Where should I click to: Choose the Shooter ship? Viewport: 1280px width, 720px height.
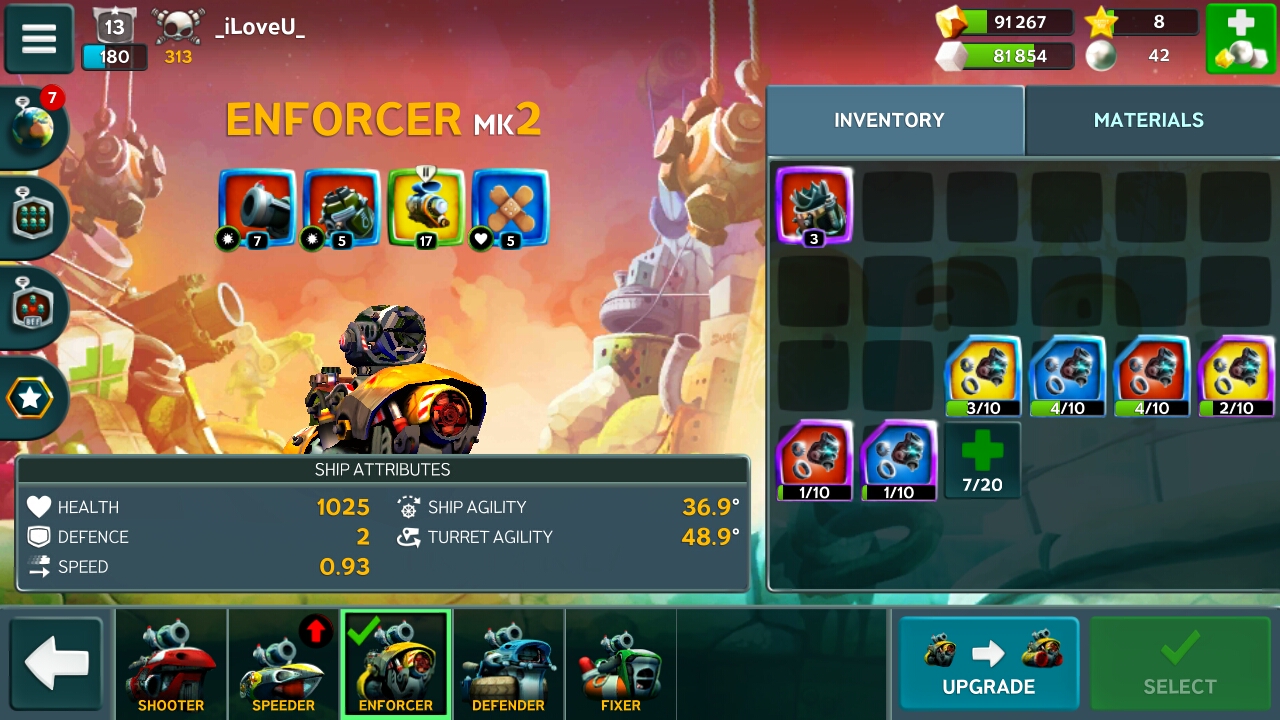pyautogui.click(x=171, y=664)
